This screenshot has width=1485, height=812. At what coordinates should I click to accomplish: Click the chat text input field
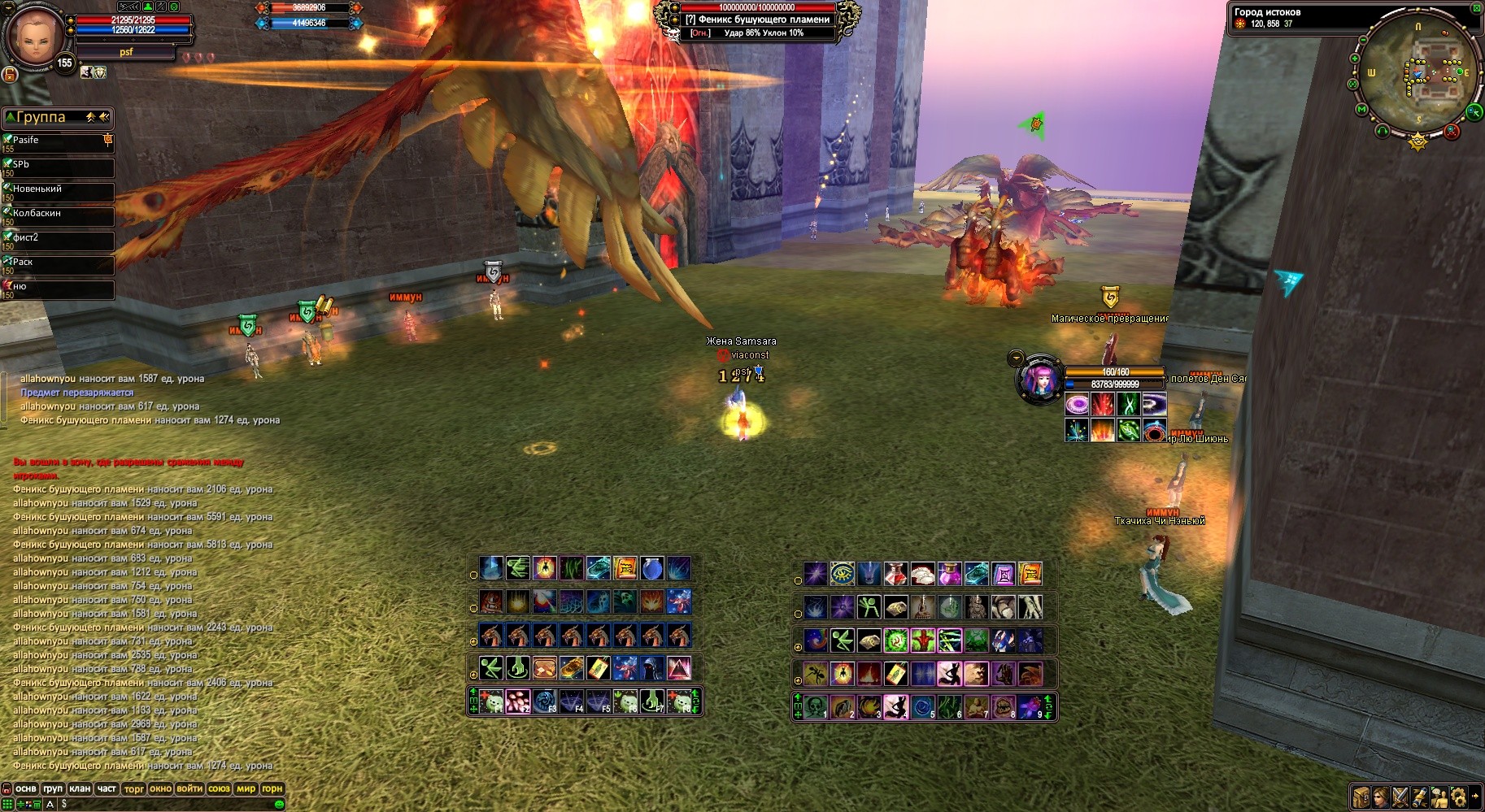[163, 804]
